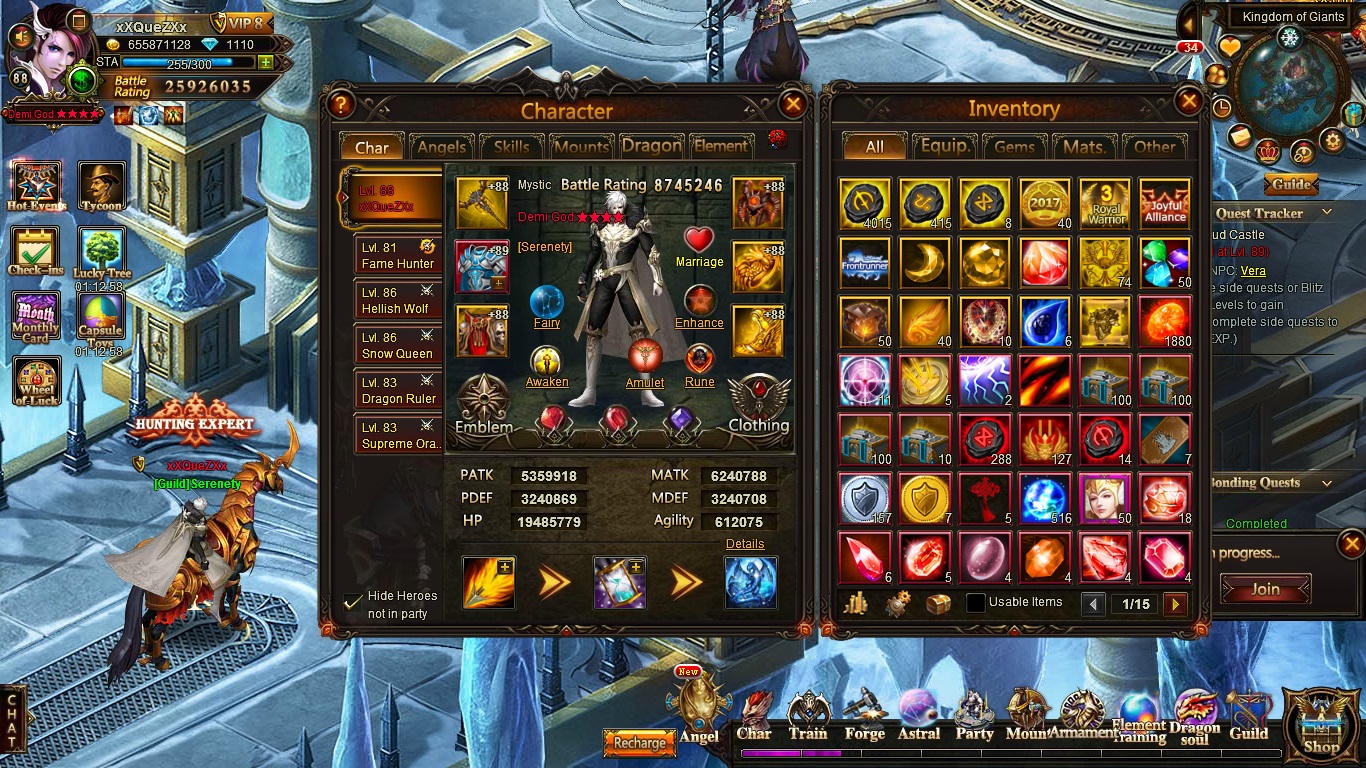Click the Recharge button

tap(639, 743)
